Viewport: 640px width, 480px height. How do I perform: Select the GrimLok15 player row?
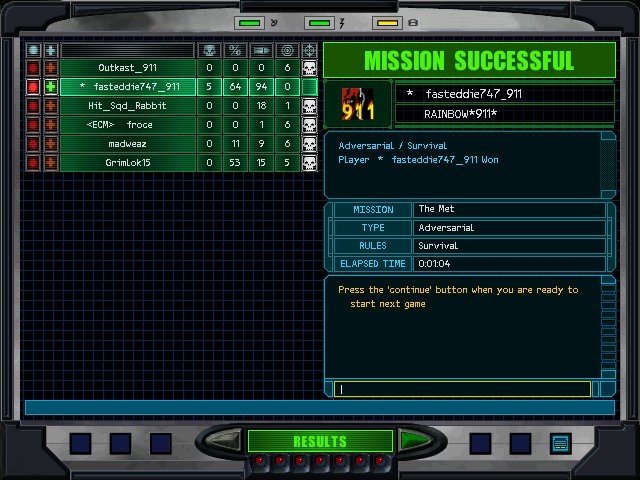tap(127, 162)
